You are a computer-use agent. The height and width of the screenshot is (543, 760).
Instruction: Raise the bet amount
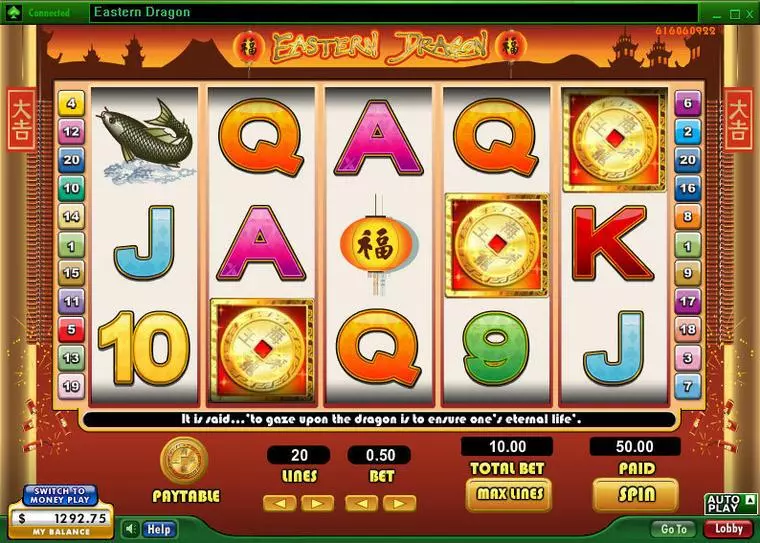point(399,503)
